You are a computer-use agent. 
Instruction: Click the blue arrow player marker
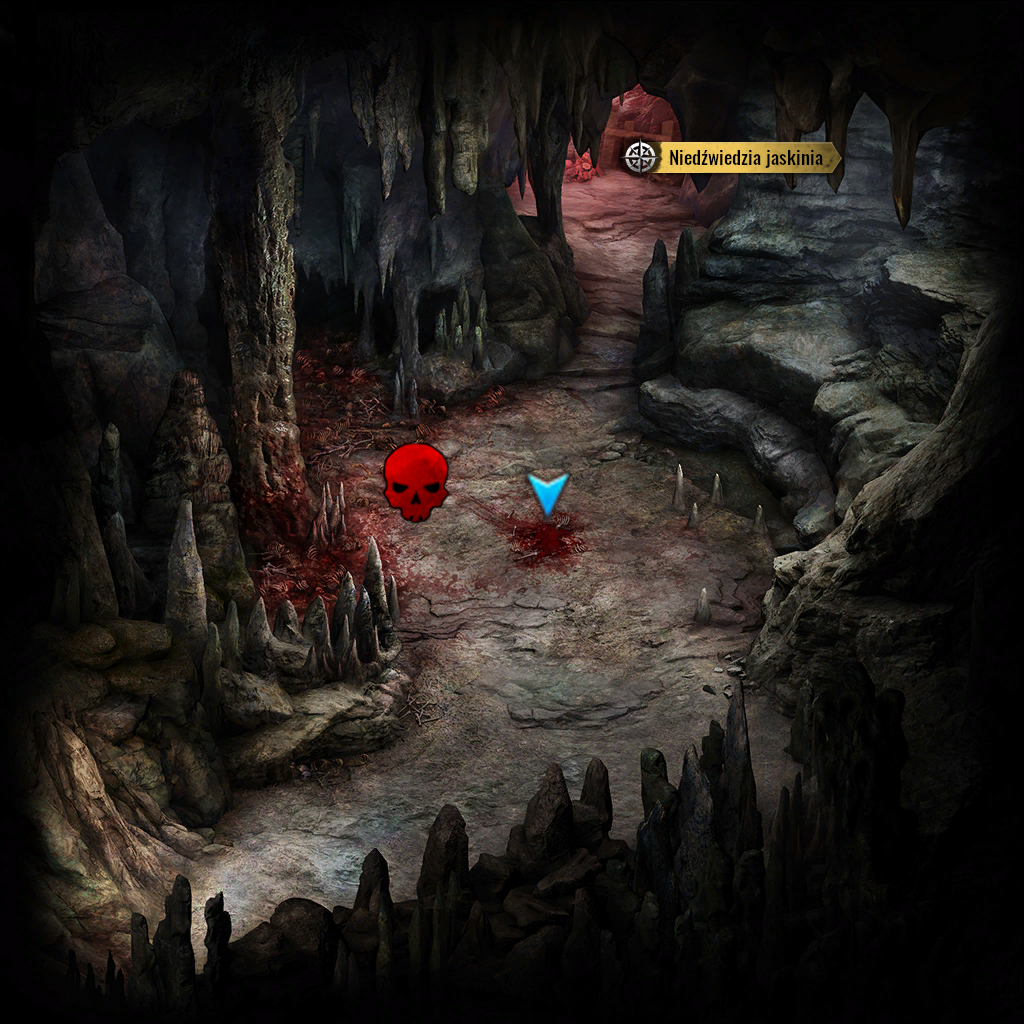[548, 493]
